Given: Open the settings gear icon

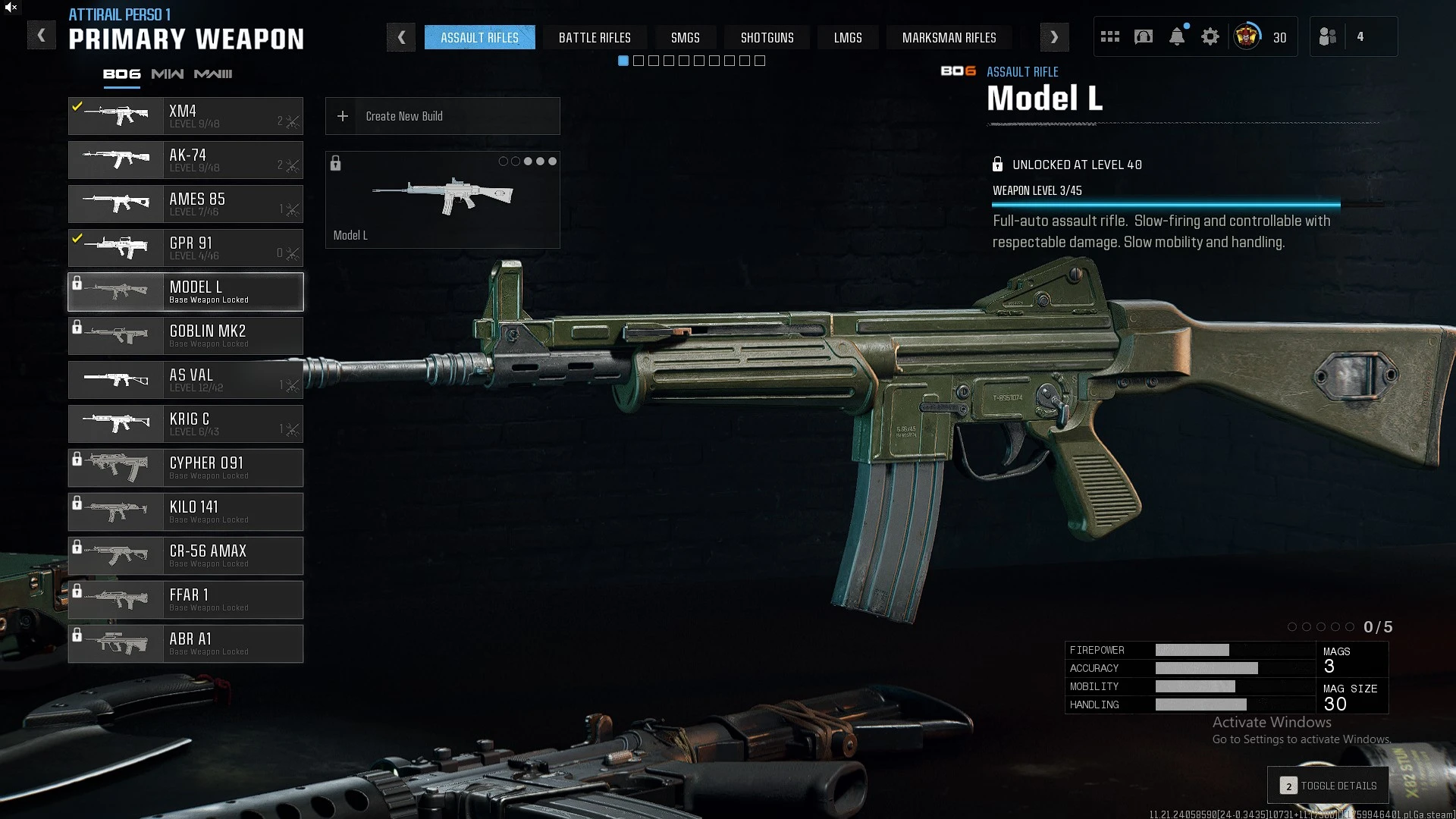Looking at the screenshot, I should click(x=1210, y=36).
